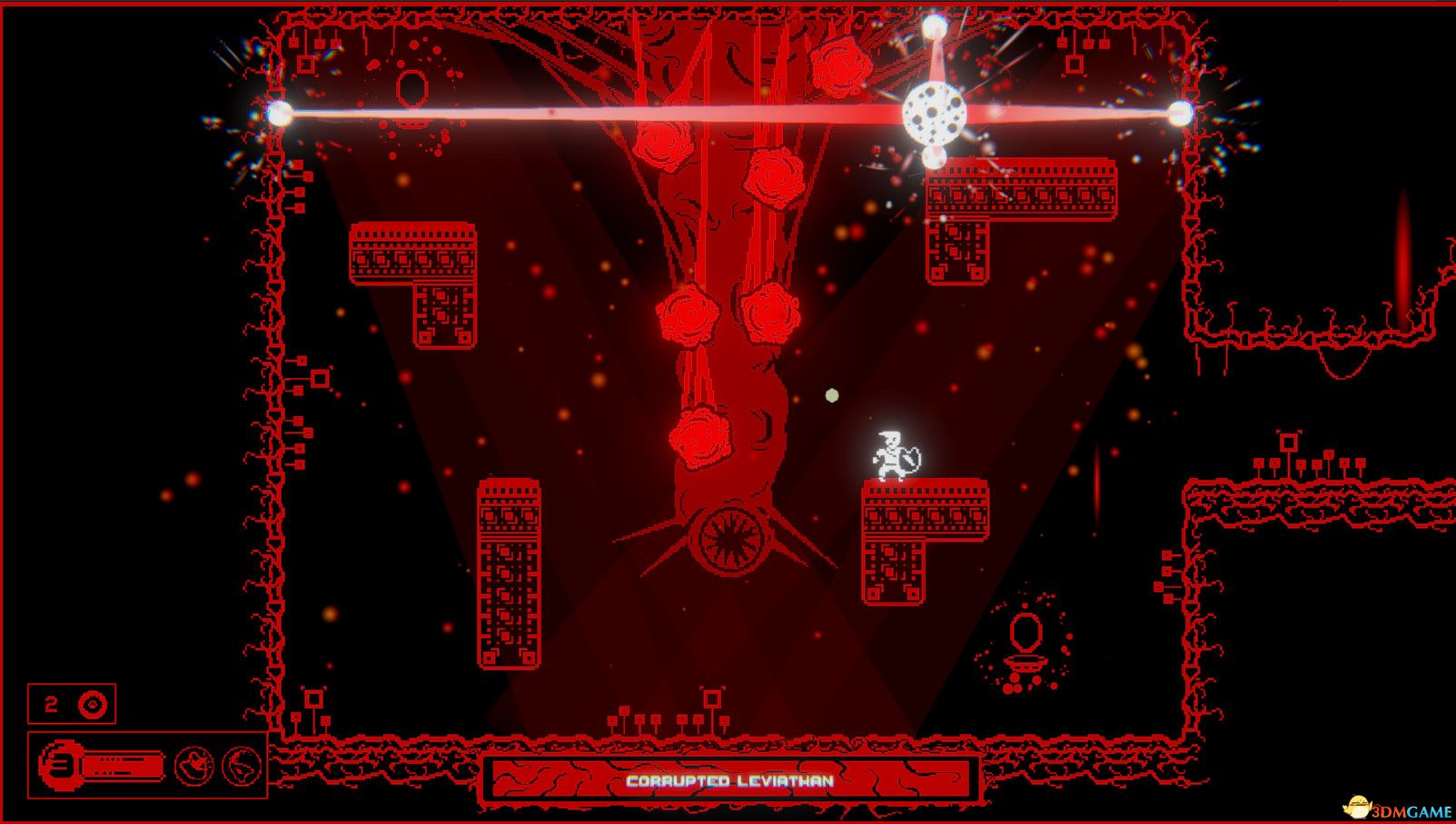
Task: Open the egg-shaped pod near the top-left wall
Action: pyautogui.click(x=411, y=88)
